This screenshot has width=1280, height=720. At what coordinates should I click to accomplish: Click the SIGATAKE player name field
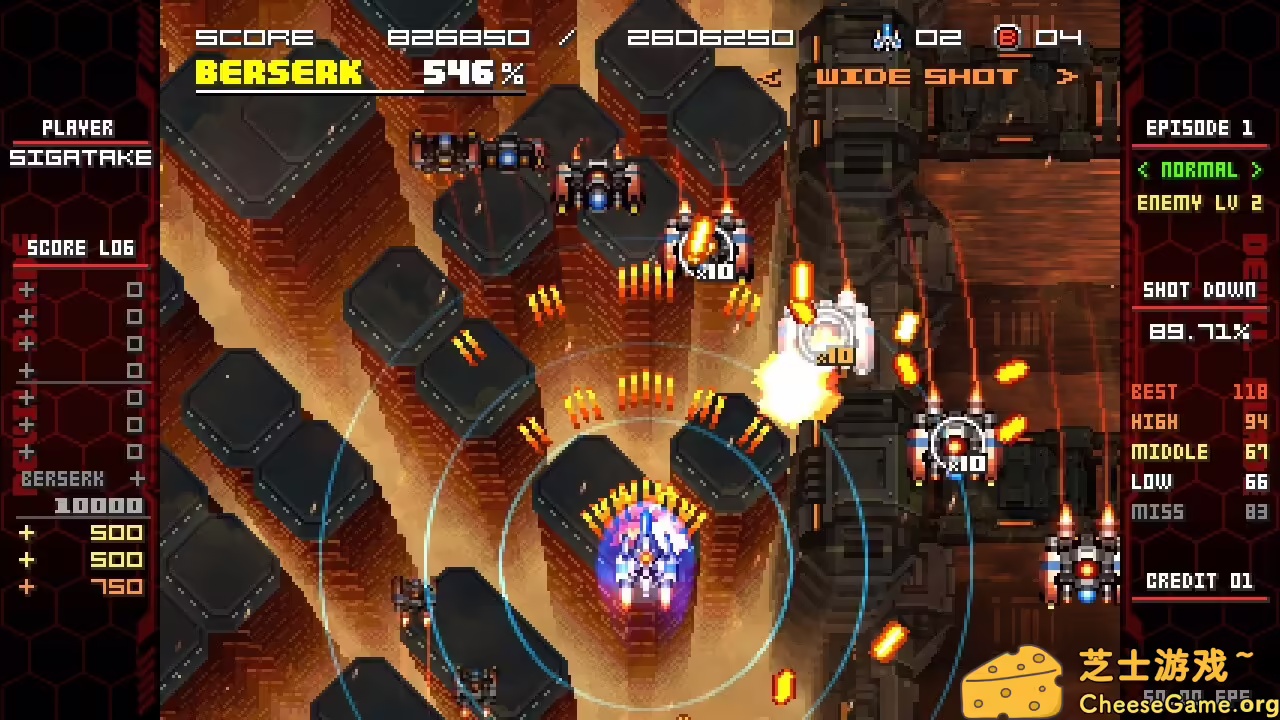point(80,157)
